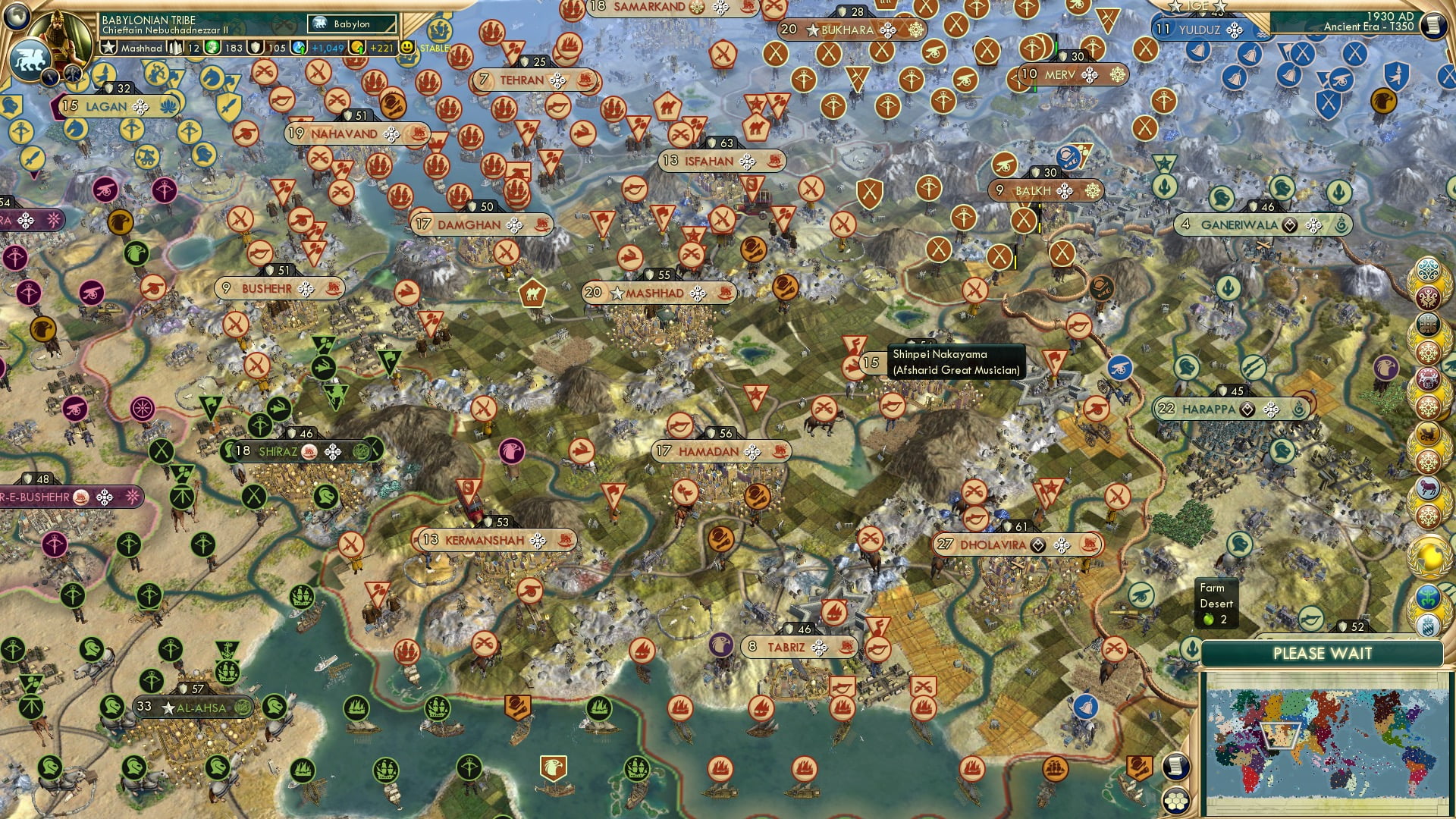Open the scroll icon left of the minimap
1456x819 pixels.
1175,767
